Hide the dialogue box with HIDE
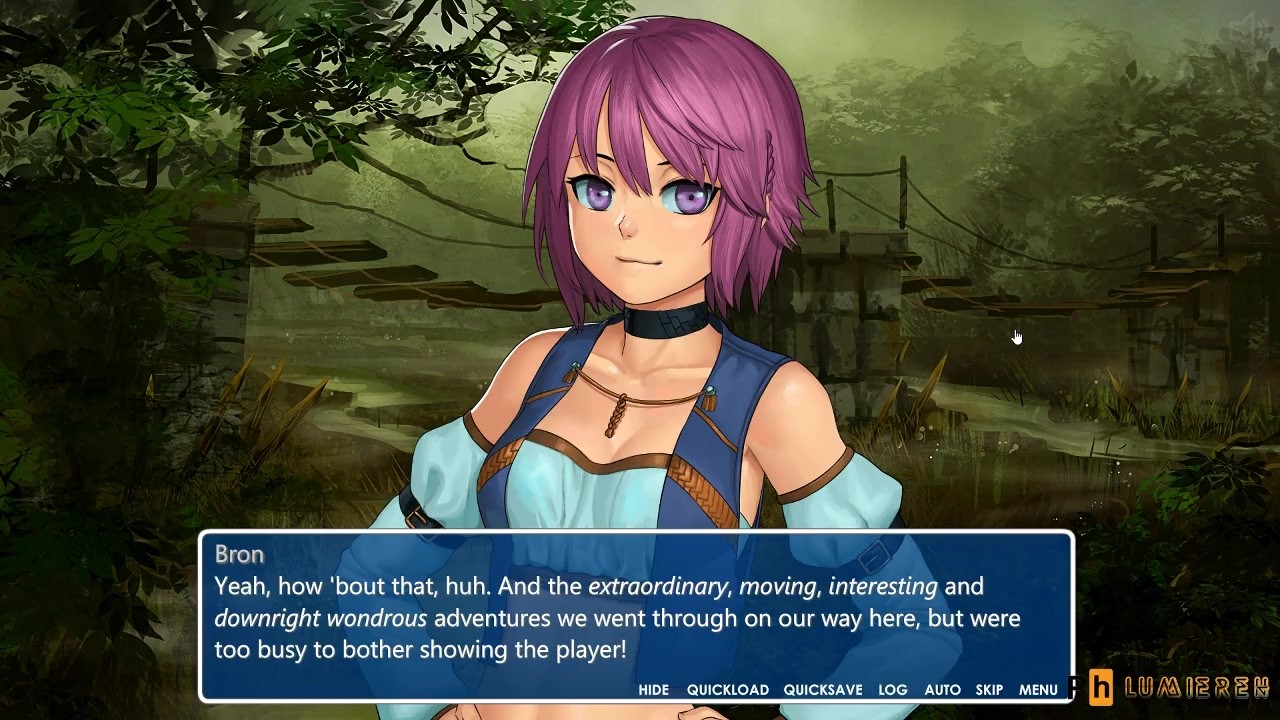 click(653, 689)
